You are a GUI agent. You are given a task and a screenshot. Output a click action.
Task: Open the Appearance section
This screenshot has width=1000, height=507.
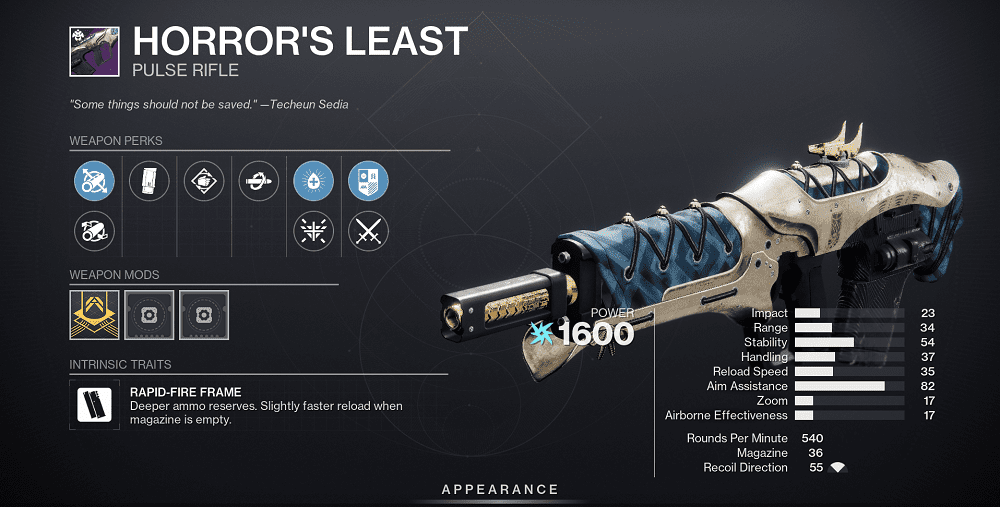click(500, 489)
